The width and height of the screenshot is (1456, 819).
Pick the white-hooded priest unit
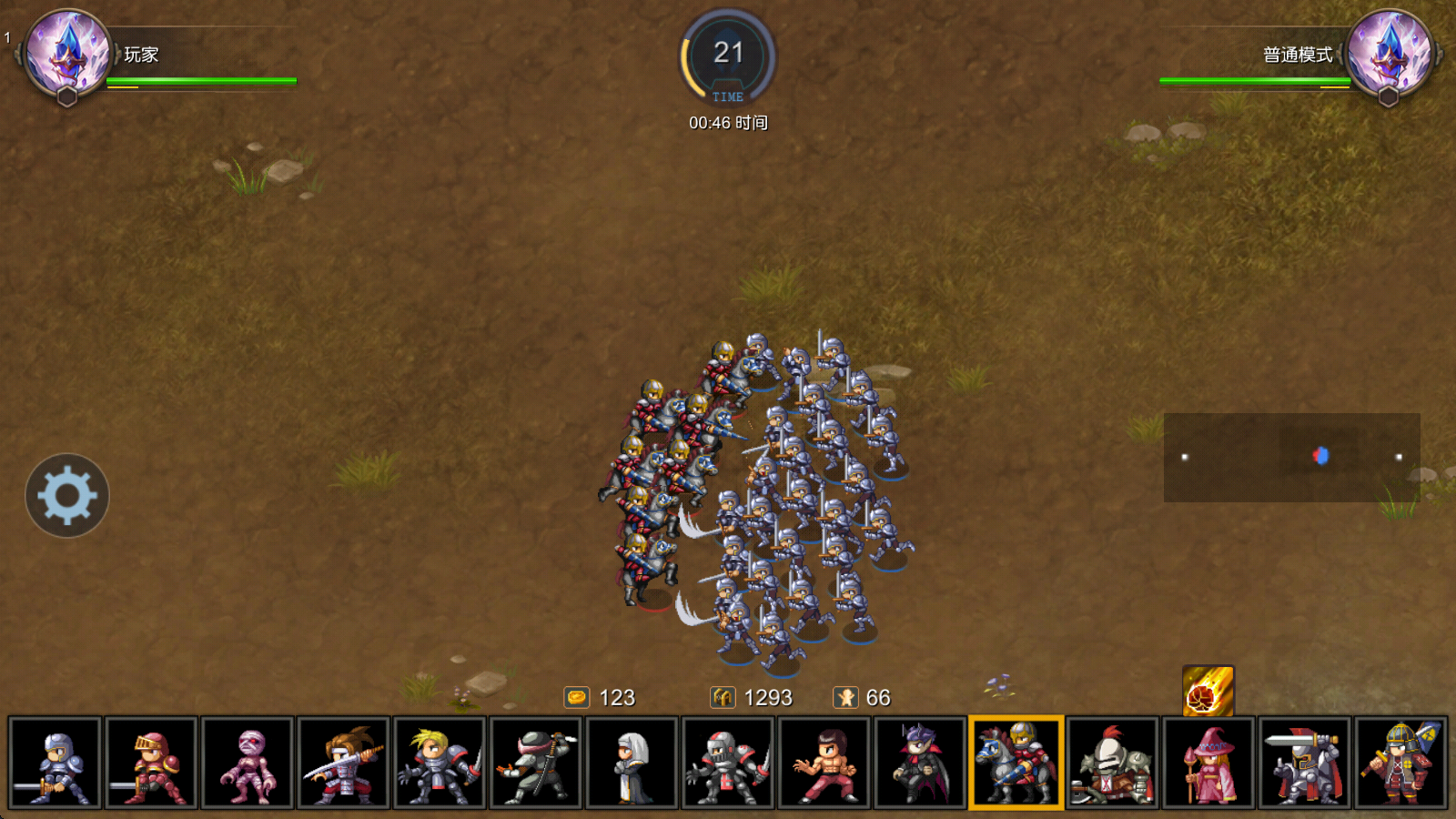[632, 763]
